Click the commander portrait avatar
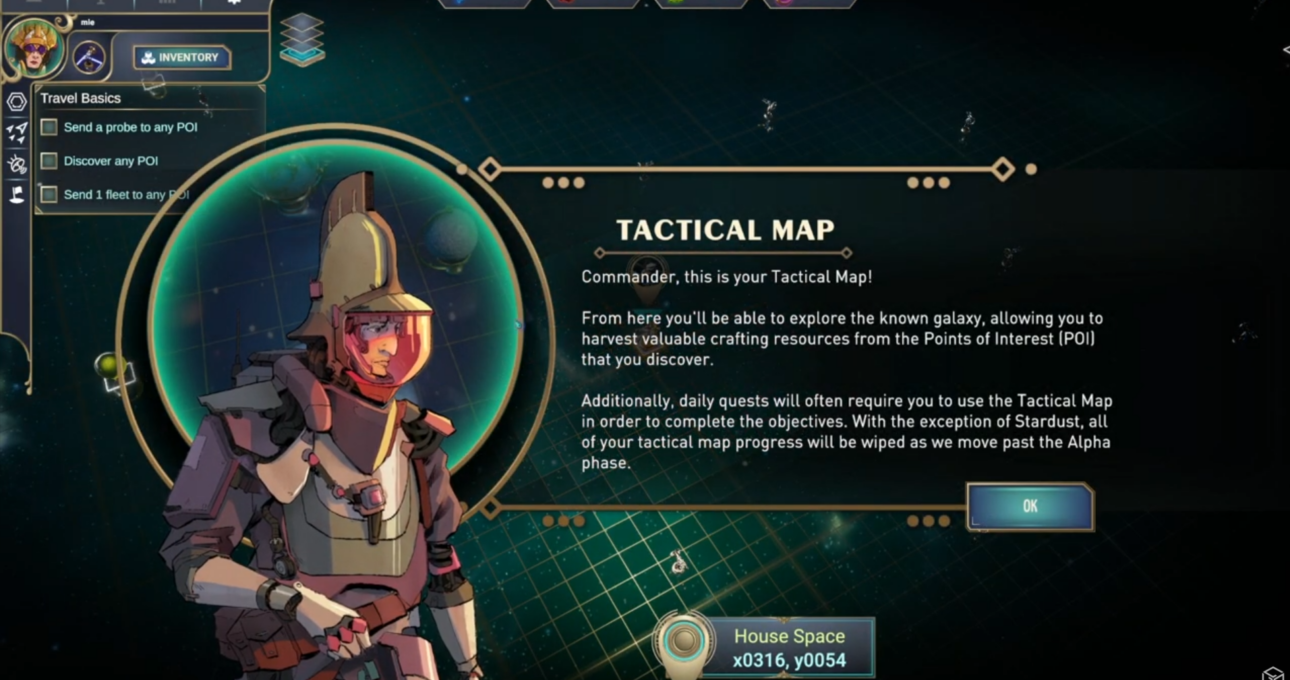This screenshot has width=1290, height=680. 34,47
